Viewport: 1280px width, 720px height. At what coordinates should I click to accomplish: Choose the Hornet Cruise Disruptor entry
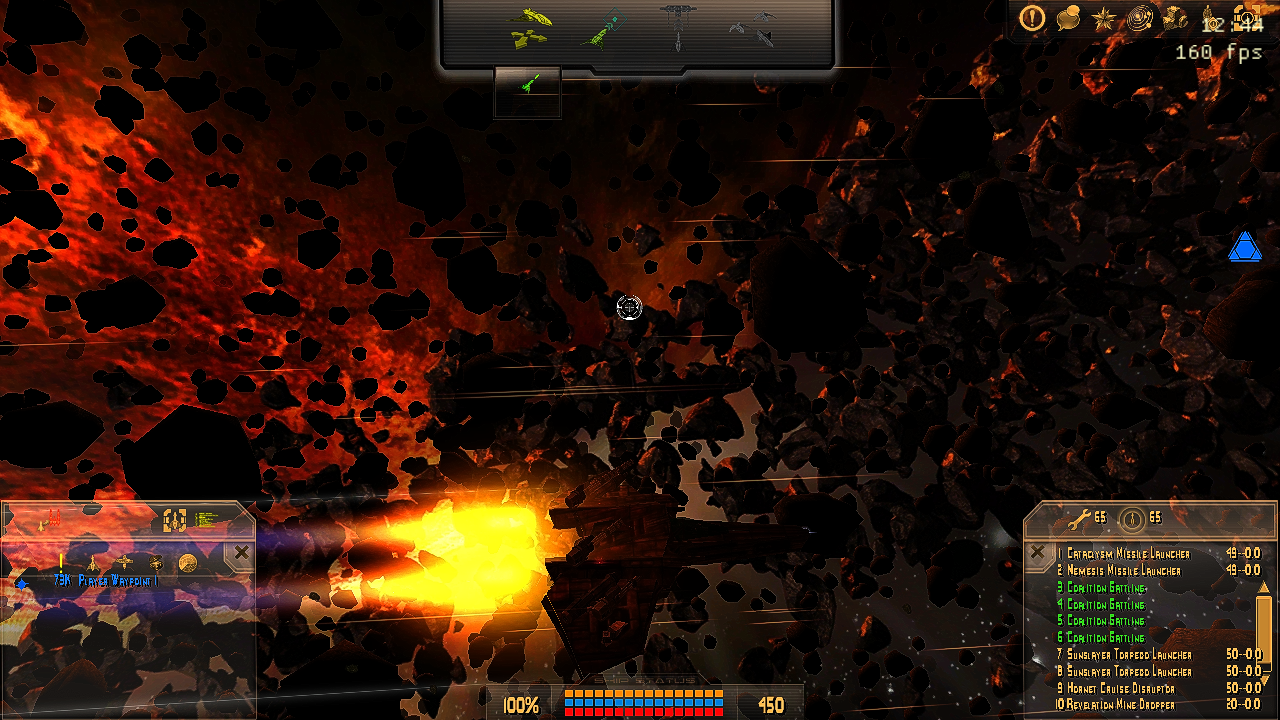pos(1120,688)
